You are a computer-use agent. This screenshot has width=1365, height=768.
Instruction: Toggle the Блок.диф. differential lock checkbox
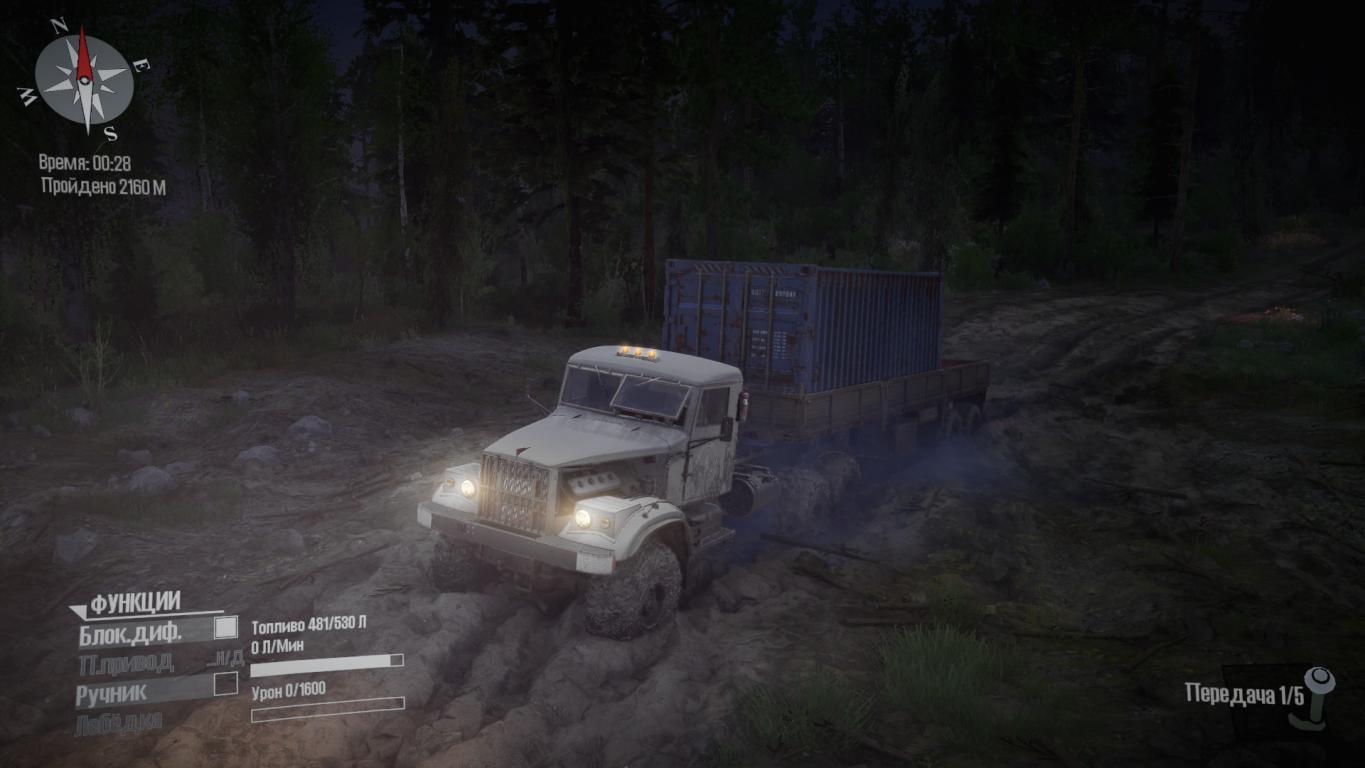pyautogui.click(x=226, y=628)
